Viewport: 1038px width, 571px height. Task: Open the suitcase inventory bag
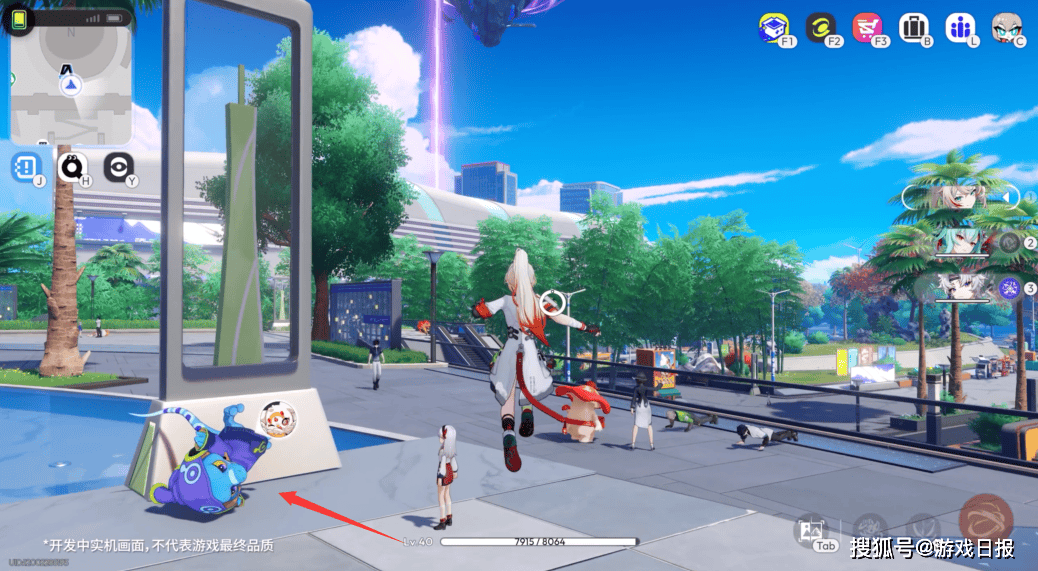(912, 28)
